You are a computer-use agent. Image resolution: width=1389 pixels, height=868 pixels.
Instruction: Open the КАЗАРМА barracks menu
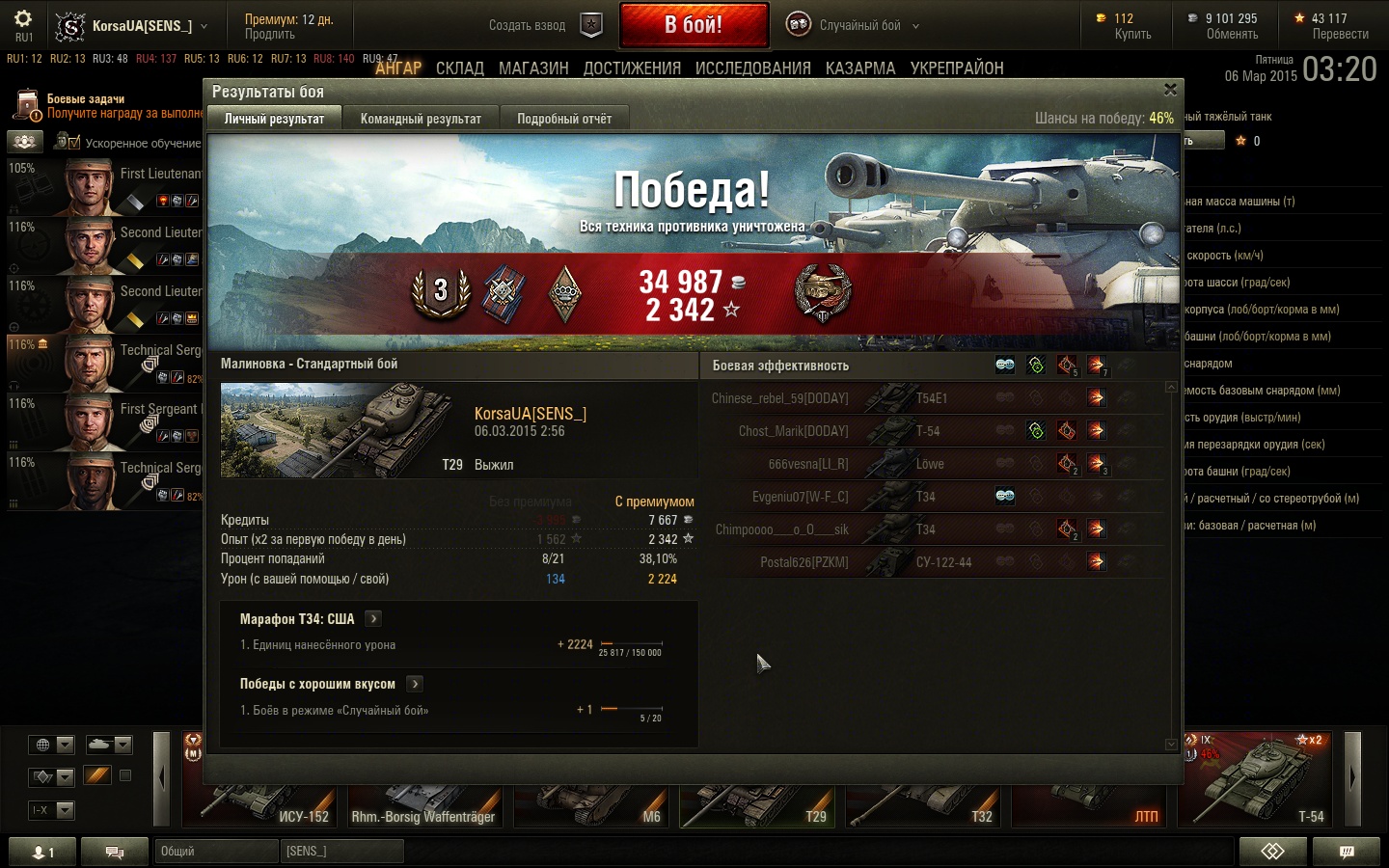pos(859,68)
